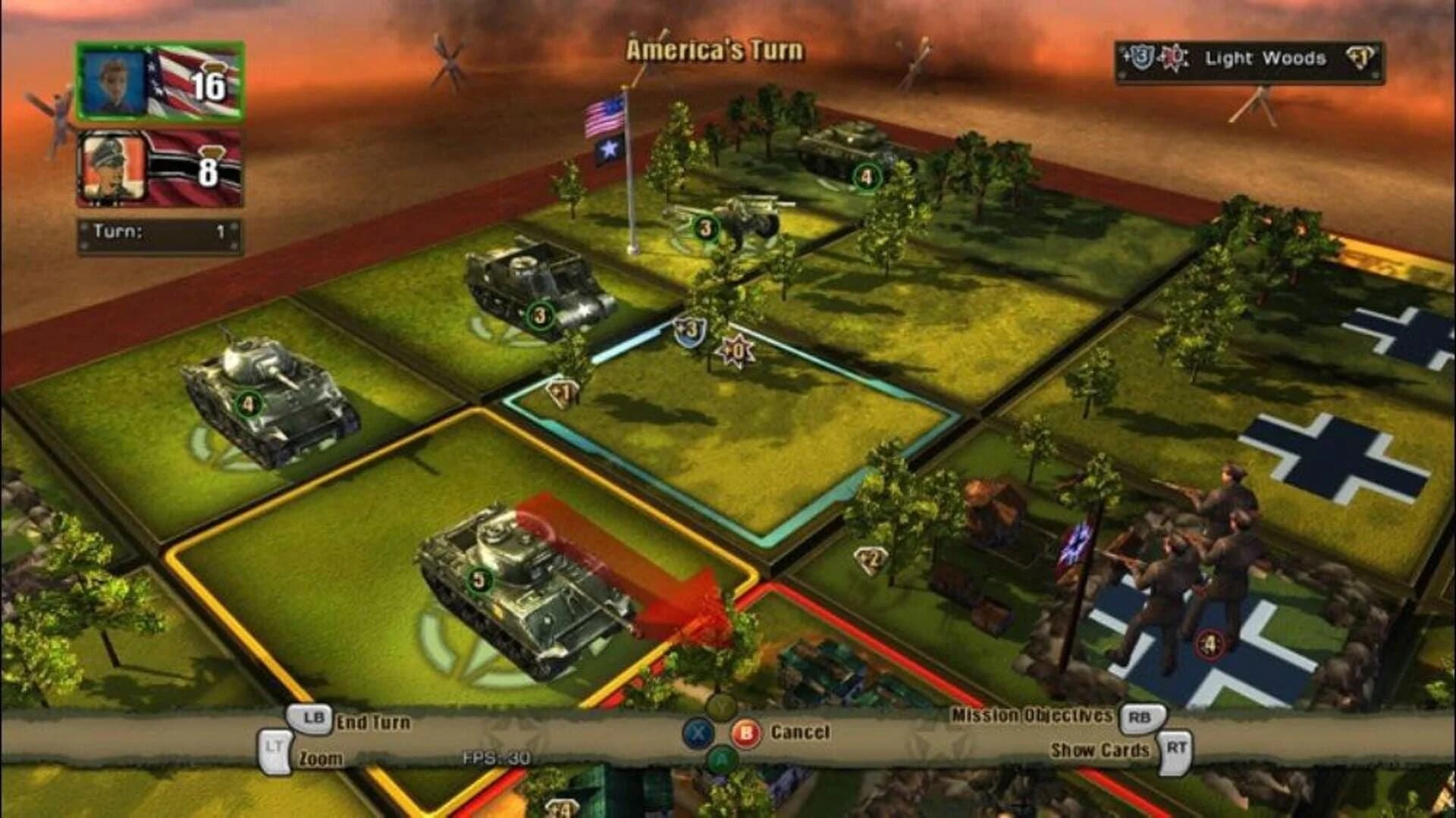Click the blue X controller button icon
This screenshot has height=818, width=1456.
(x=700, y=732)
